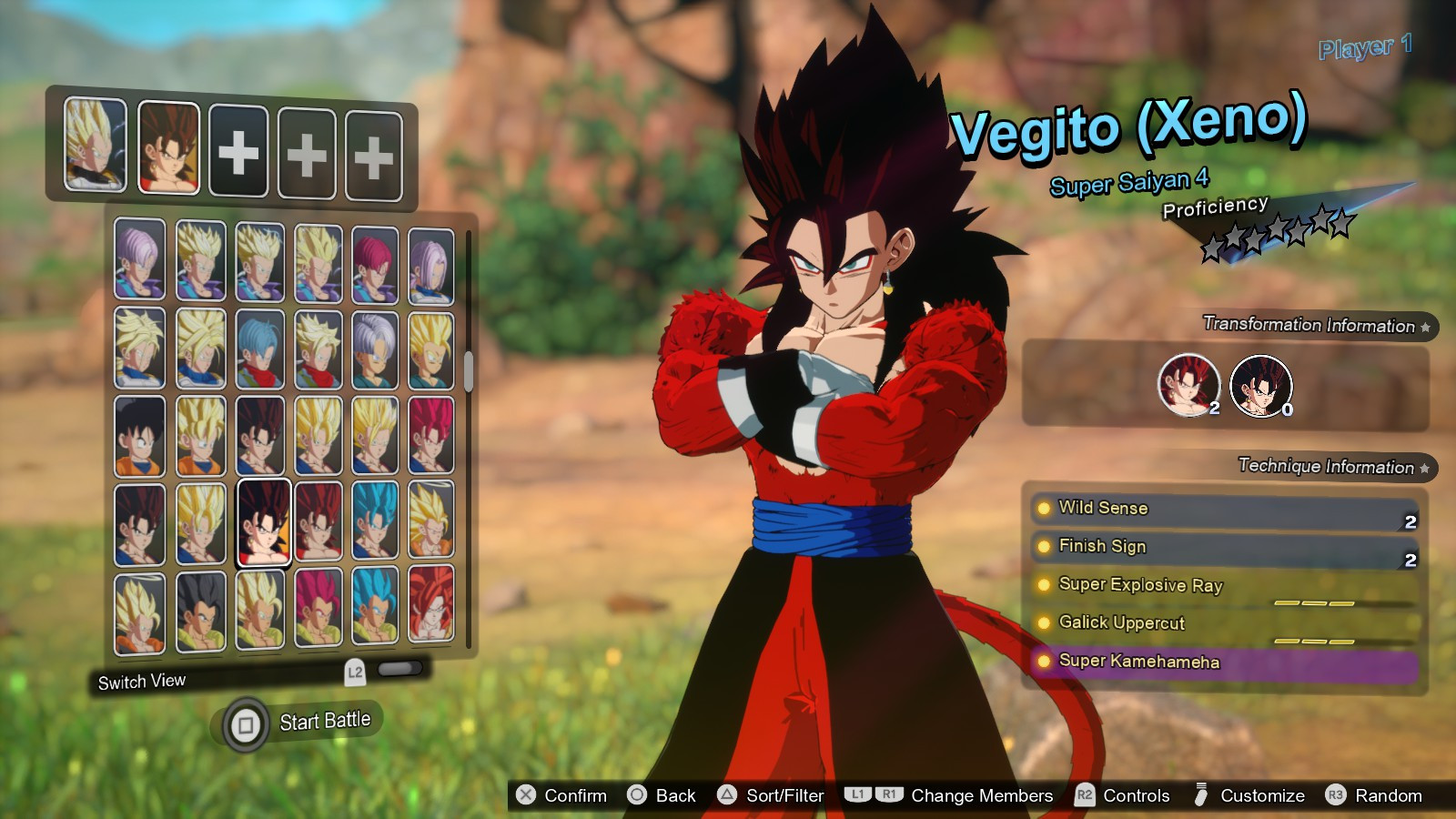Image resolution: width=1456 pixels, height=819 pixels.
Task: Click Confirm in the bottom bar
Action: coord(525,795)
